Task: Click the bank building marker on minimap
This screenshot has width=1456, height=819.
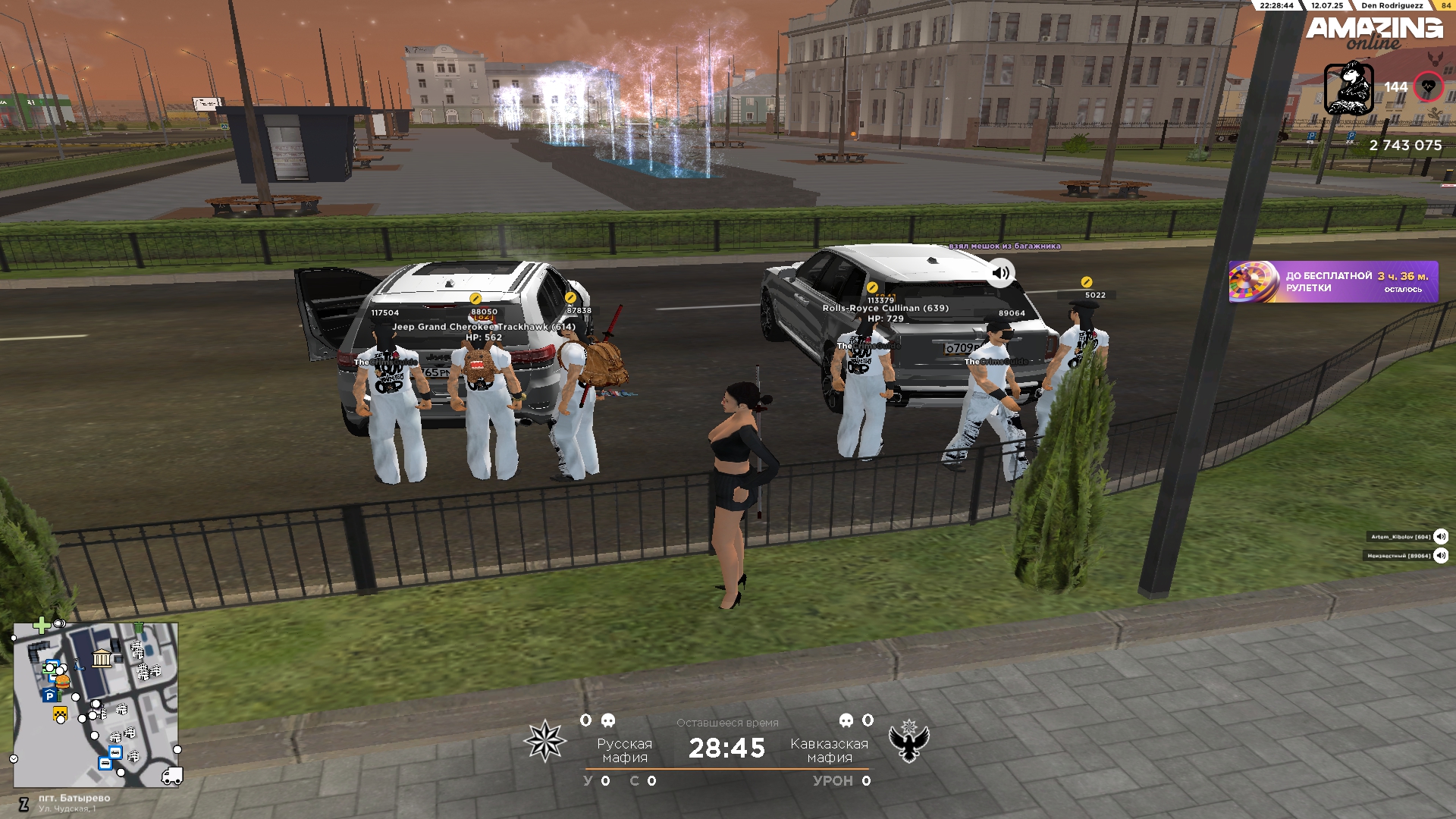Action: pos(102,658)
